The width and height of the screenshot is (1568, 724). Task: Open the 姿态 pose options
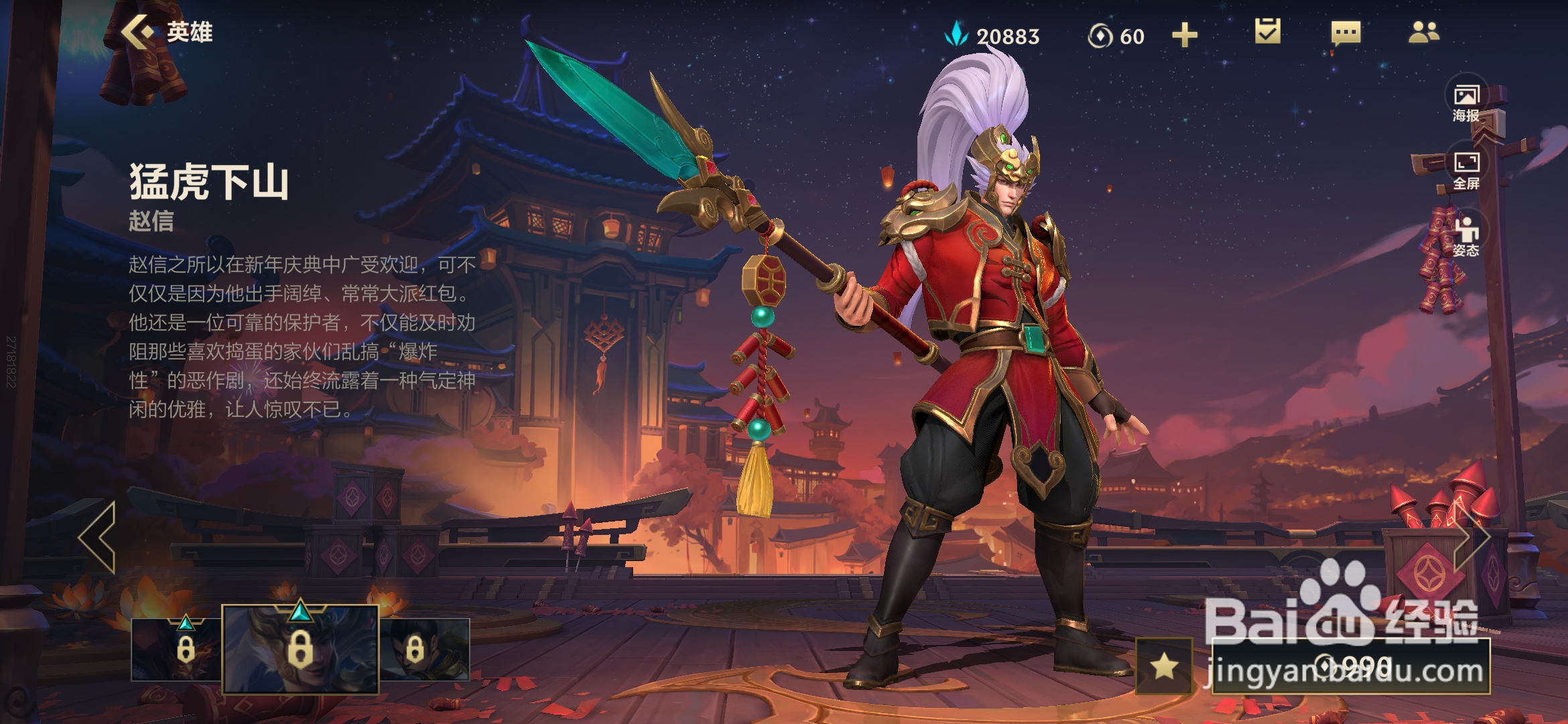pyautogui.click(x=1466, y=238)
